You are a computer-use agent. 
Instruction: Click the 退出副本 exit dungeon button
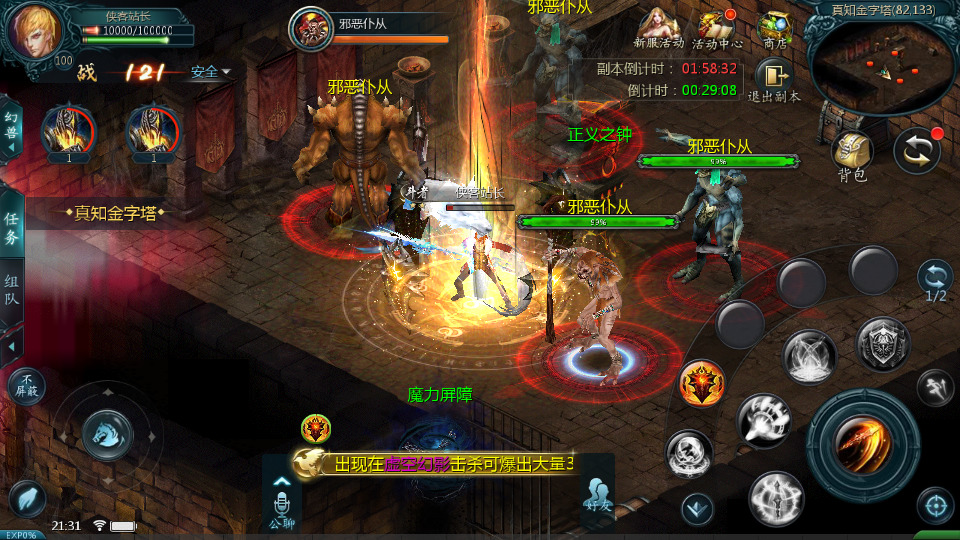click(773, 80)
